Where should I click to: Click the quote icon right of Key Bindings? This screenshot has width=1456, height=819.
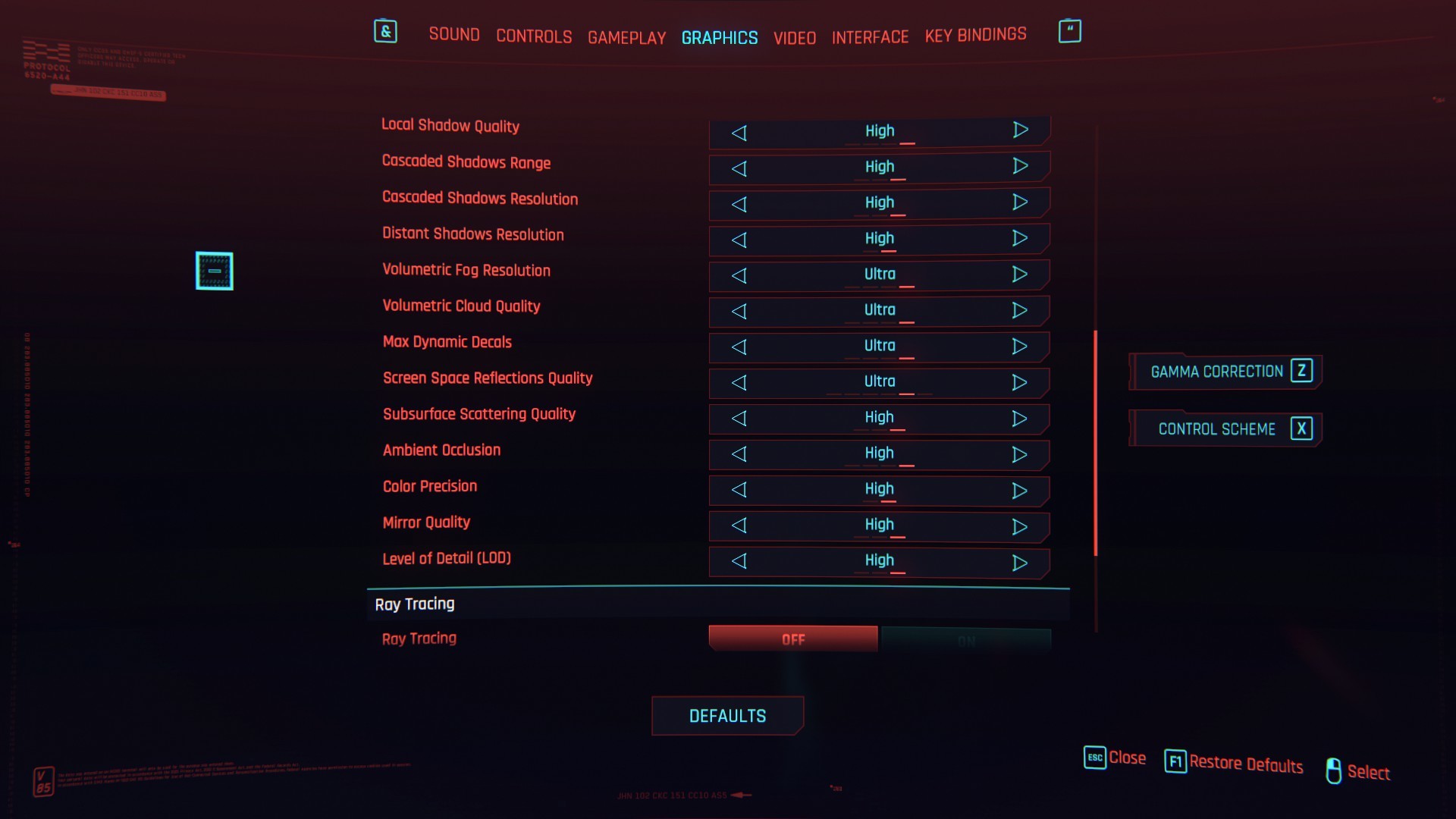(x=1069, y=30)
